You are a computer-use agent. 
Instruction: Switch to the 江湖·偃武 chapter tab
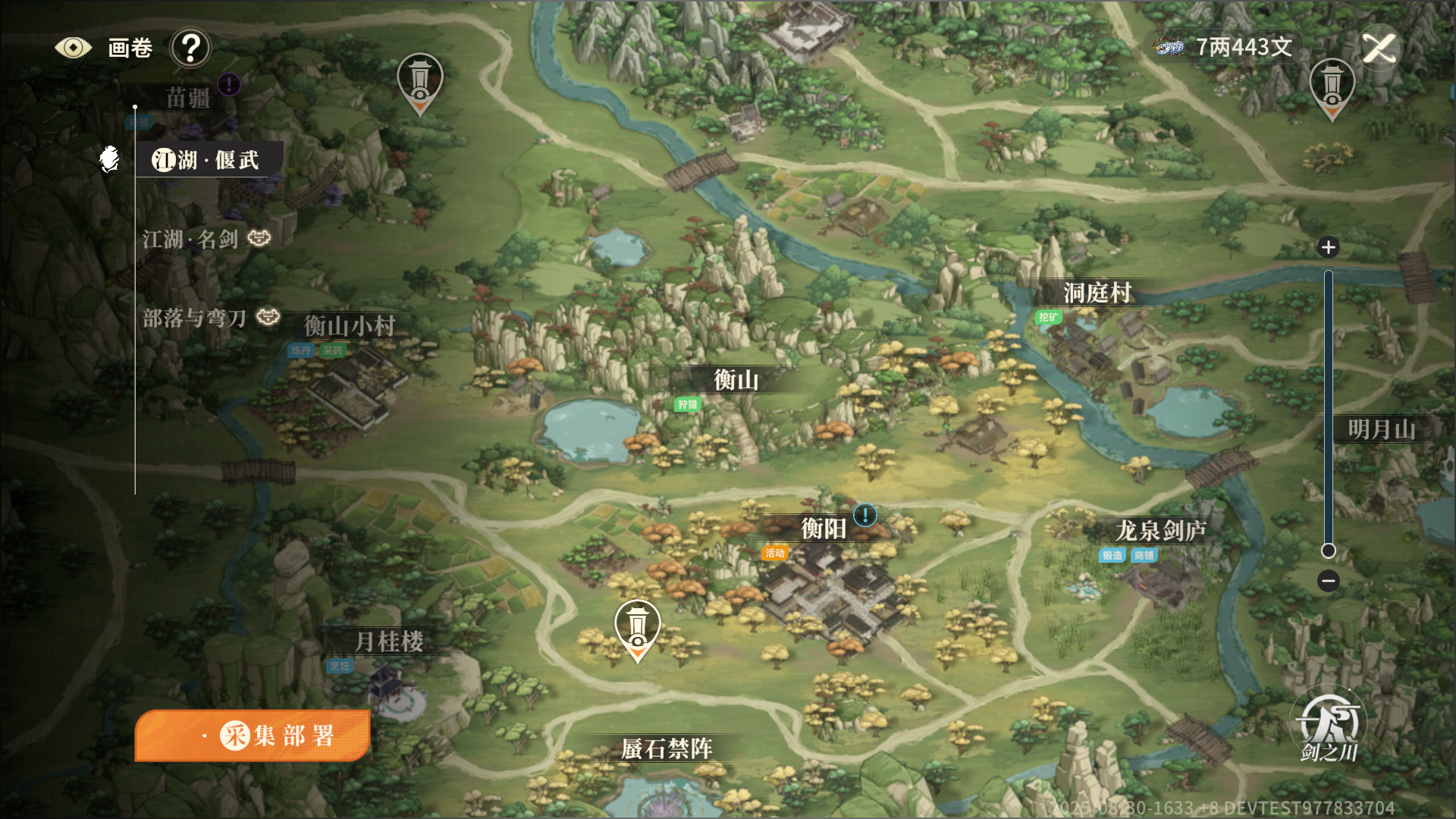tap(205, 159)
